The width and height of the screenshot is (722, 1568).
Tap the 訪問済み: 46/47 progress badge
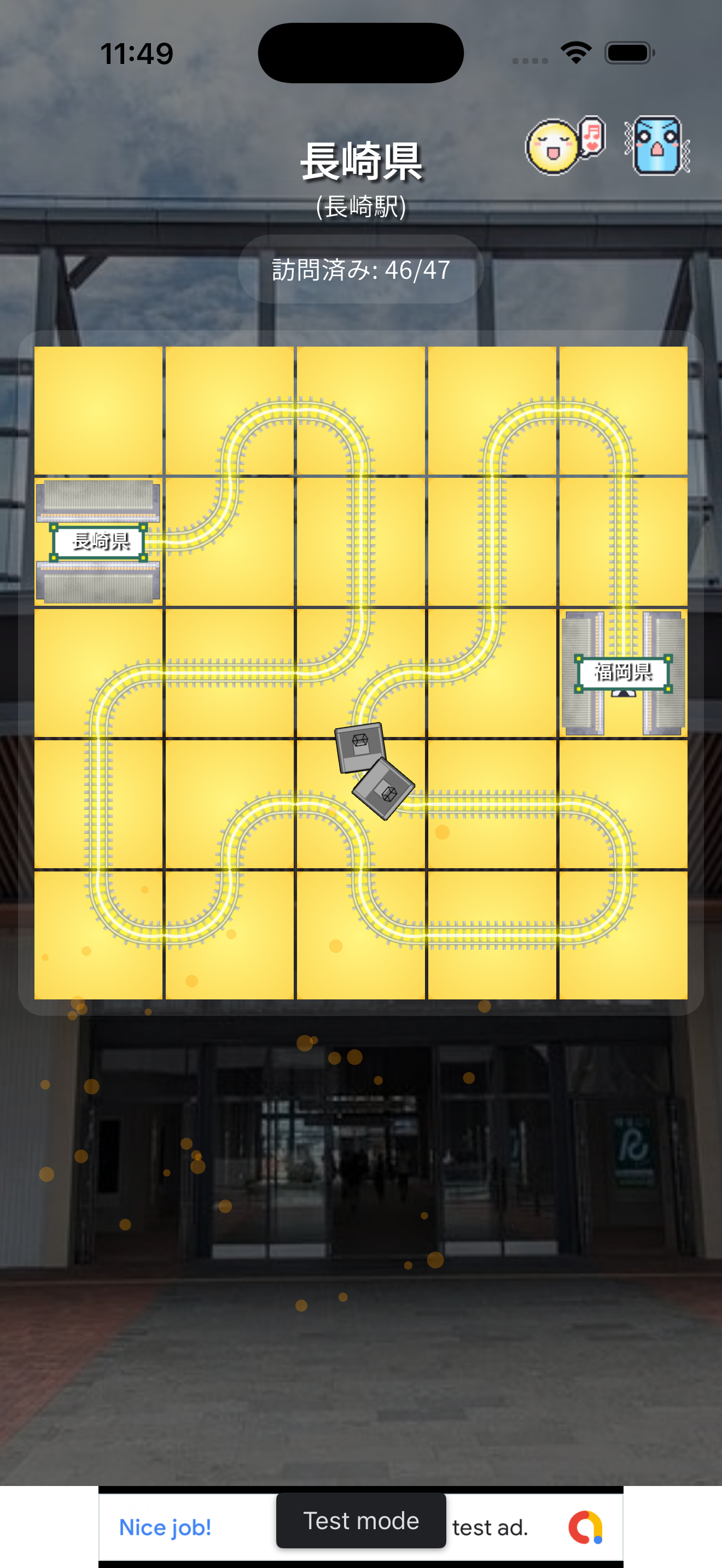coord(360,270)
